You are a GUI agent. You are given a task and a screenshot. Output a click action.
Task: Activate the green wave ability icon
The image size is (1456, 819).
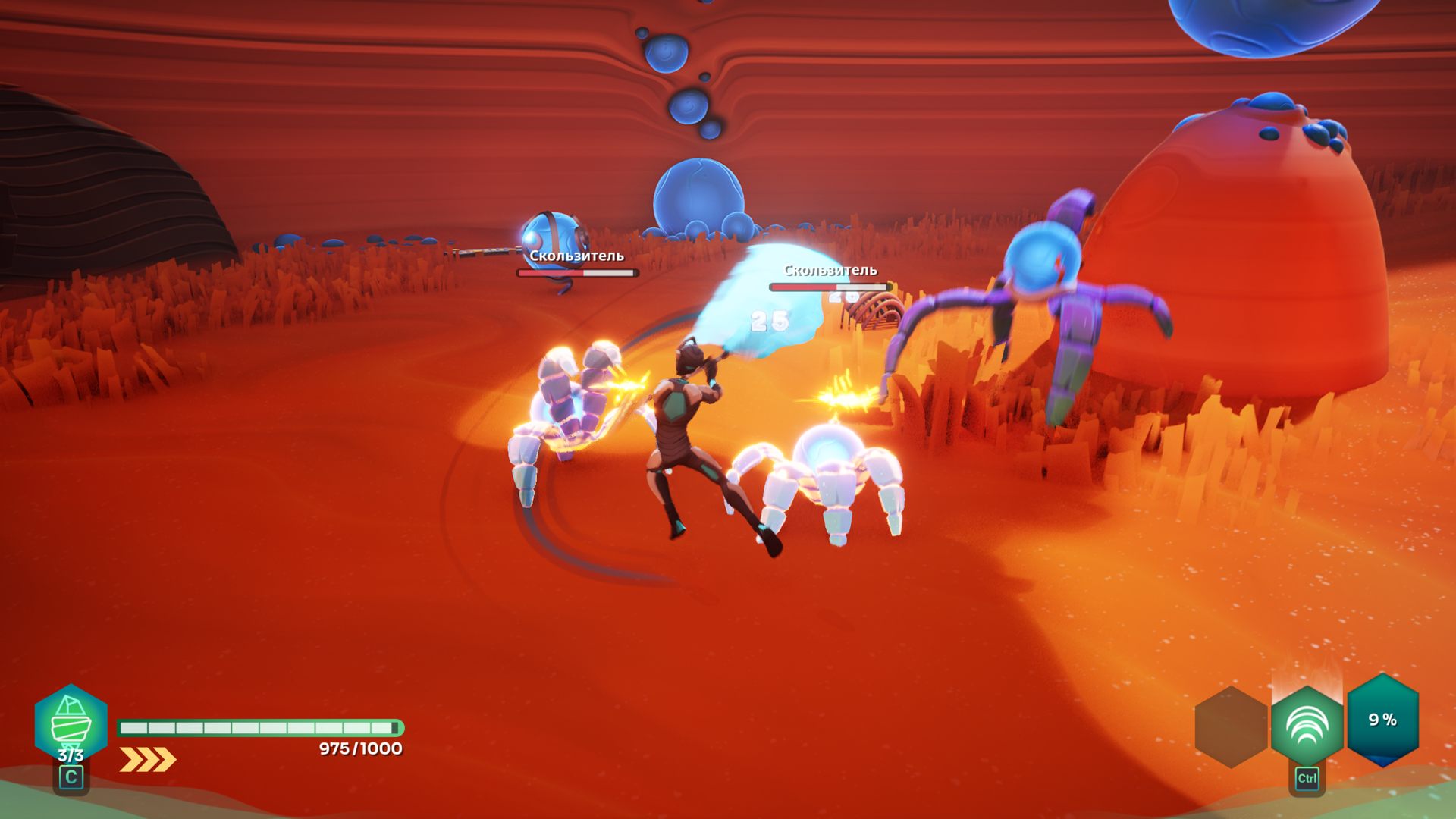click(x=1307, y=726)
